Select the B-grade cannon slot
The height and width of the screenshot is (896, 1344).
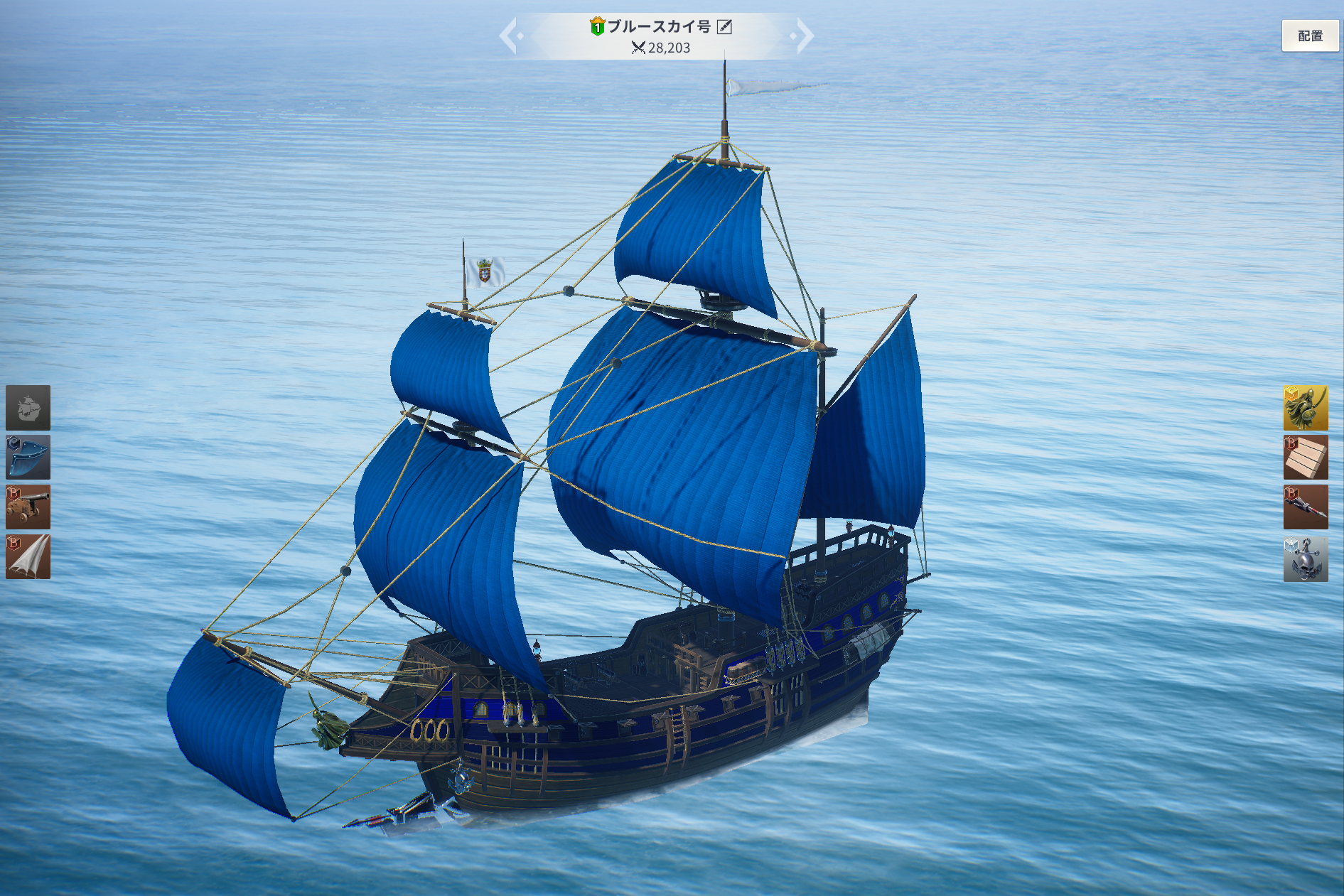click(x=28, y=507)
